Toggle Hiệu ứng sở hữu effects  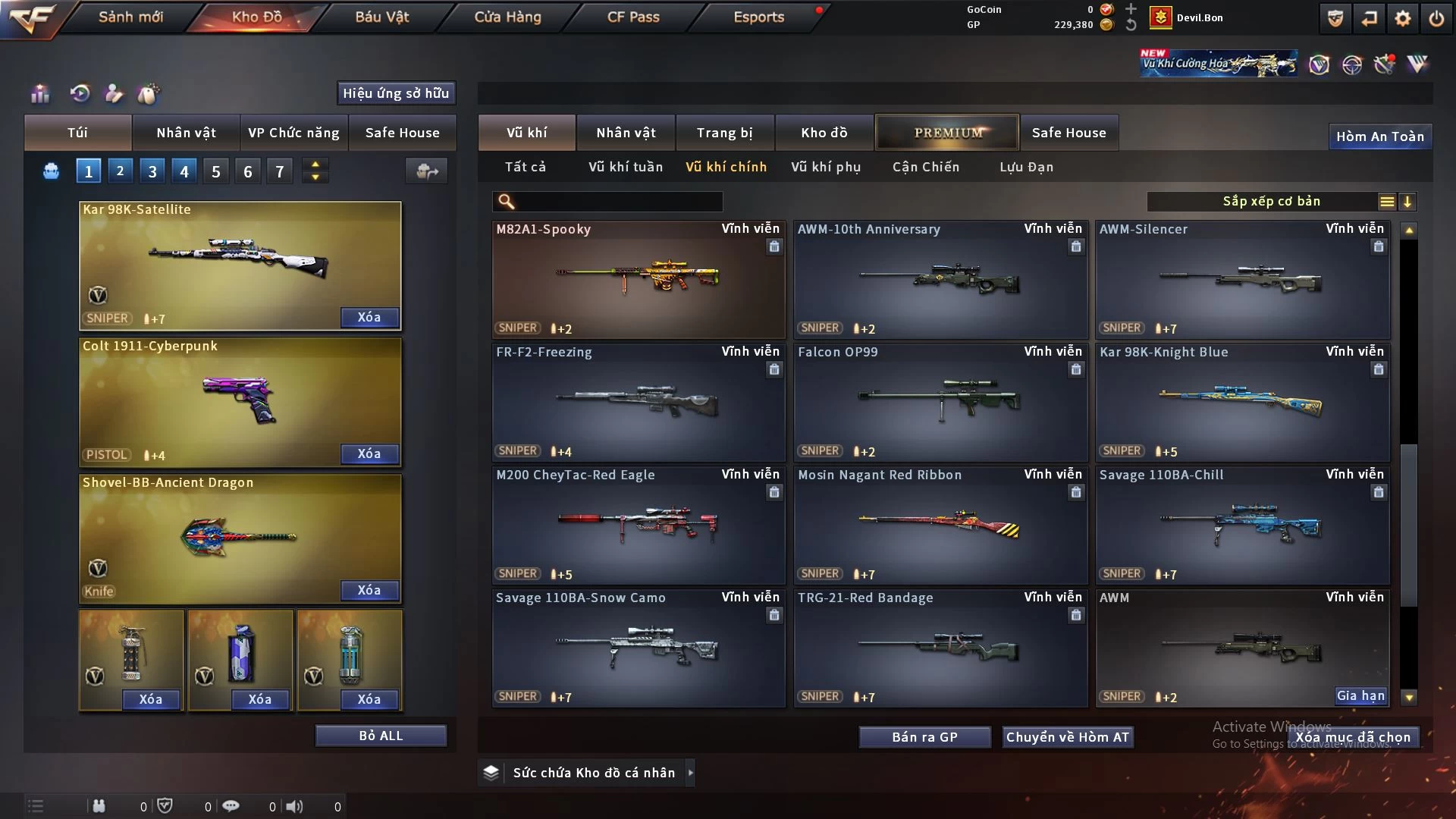(395, 93)
